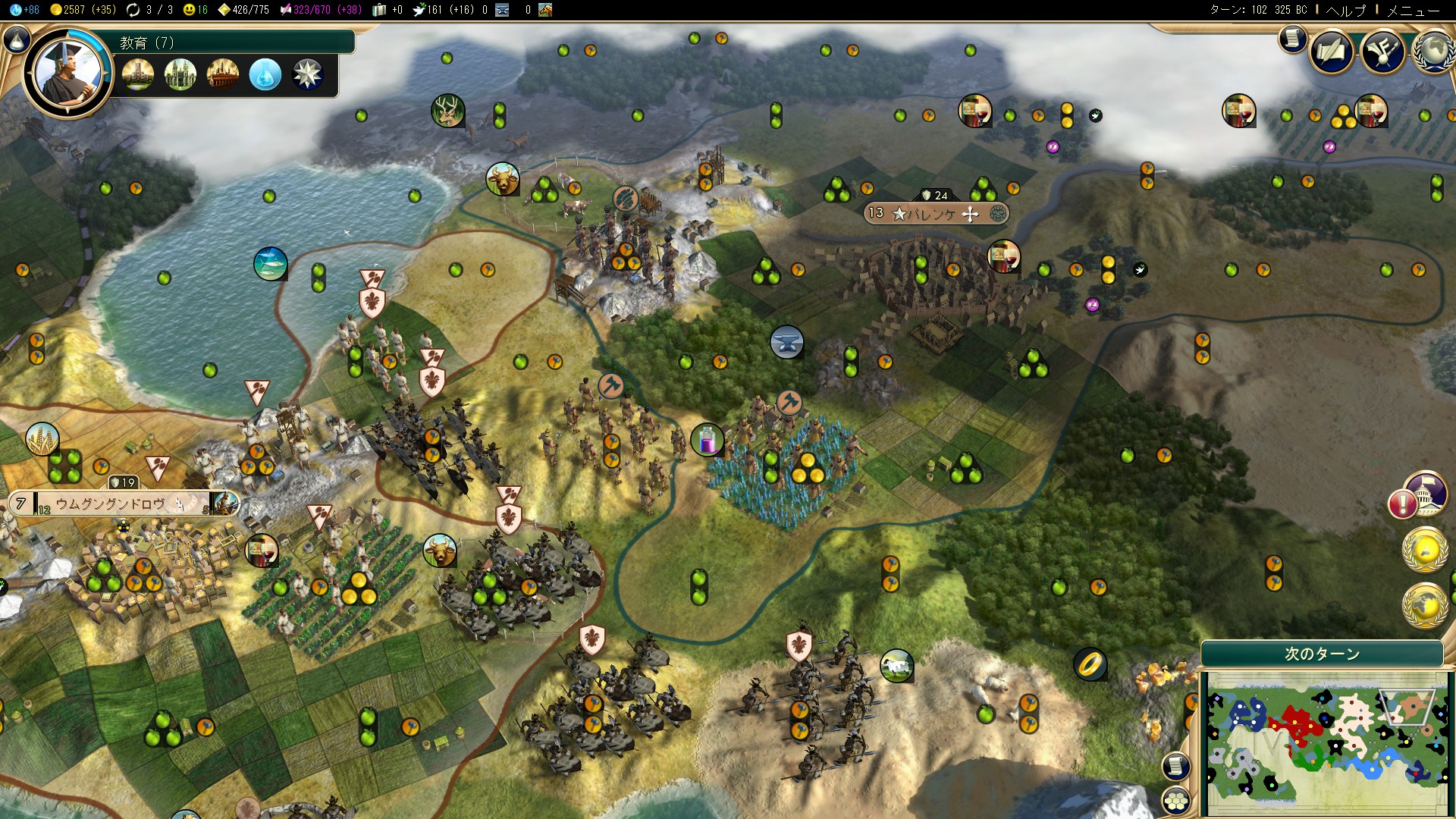This screenshot has width=1456, height=819.
Task: End the turn with 次のターン button
Action: click(1322, 654)
